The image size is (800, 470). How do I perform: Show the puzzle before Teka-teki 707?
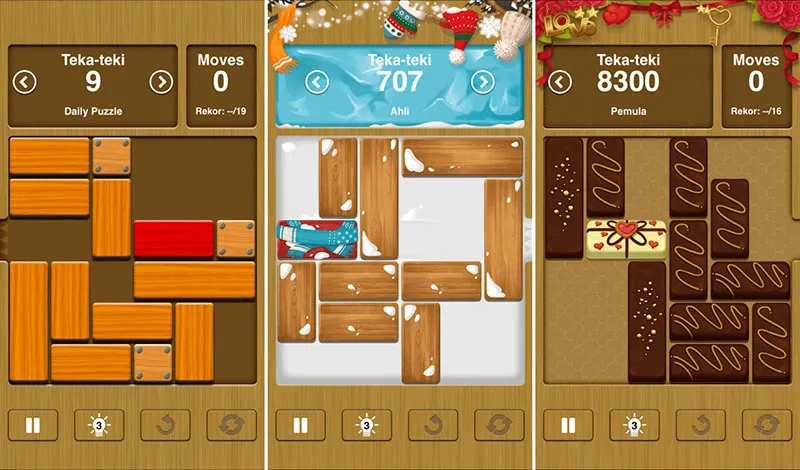coord(318,82)
